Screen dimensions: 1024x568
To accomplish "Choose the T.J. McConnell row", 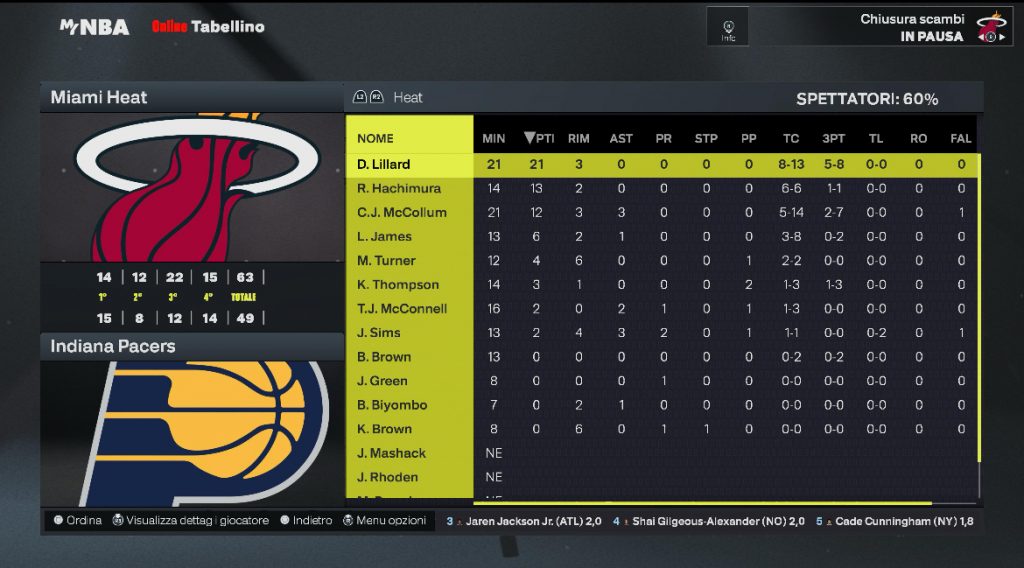I will tap(402, 309).
